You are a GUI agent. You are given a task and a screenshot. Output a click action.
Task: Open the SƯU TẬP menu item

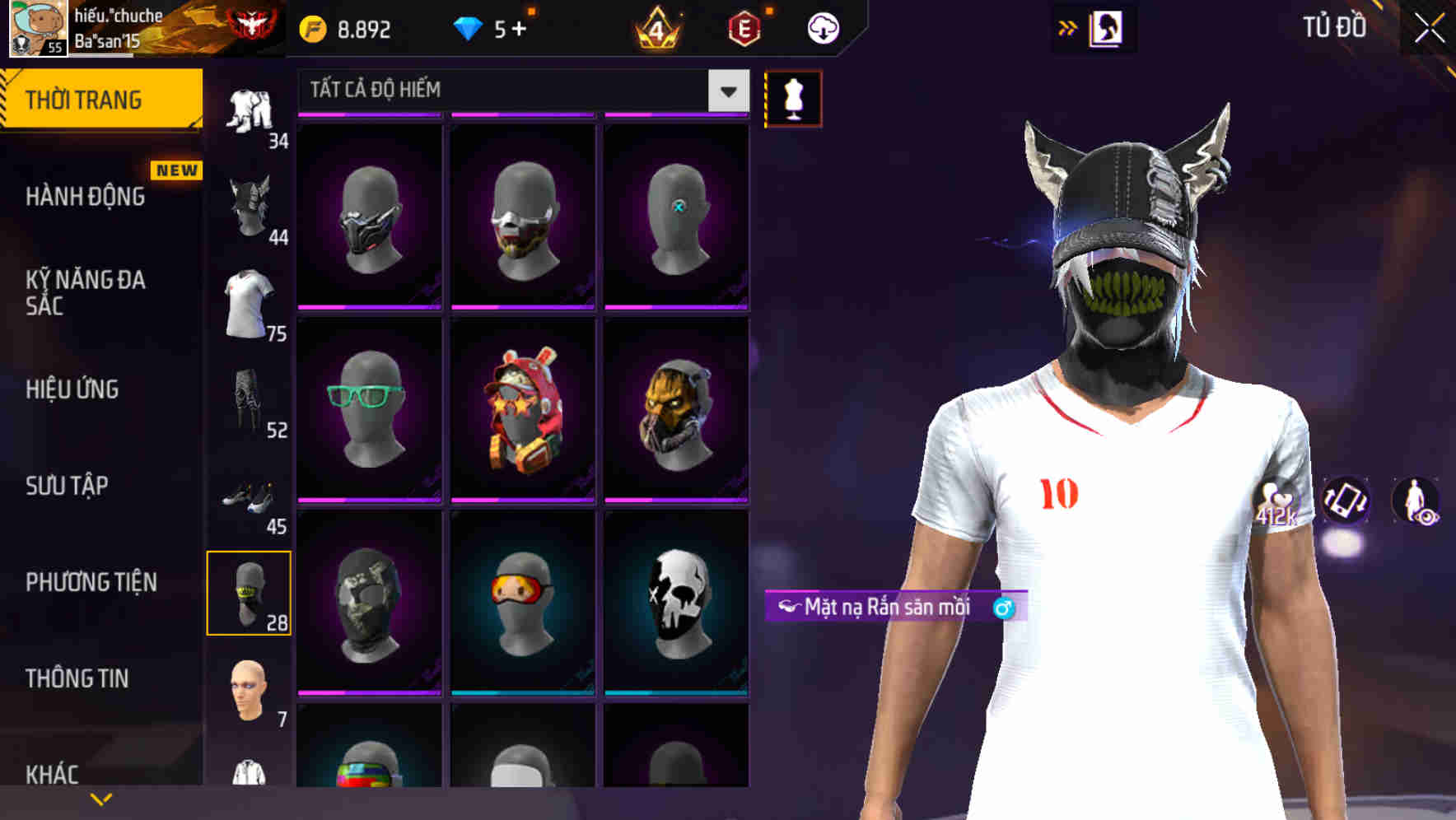66,487
